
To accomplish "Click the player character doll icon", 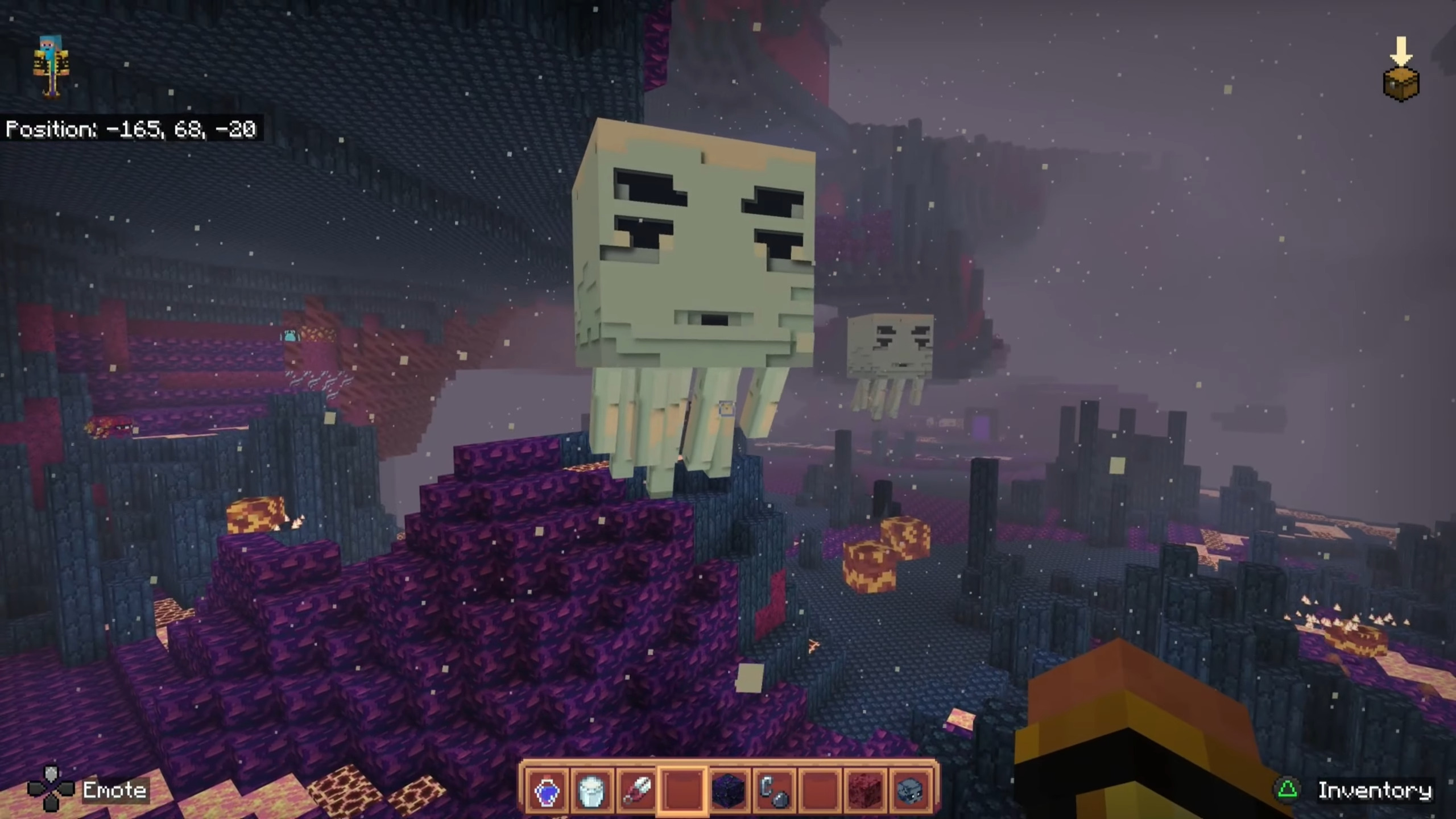I will (x=51, y=67).
